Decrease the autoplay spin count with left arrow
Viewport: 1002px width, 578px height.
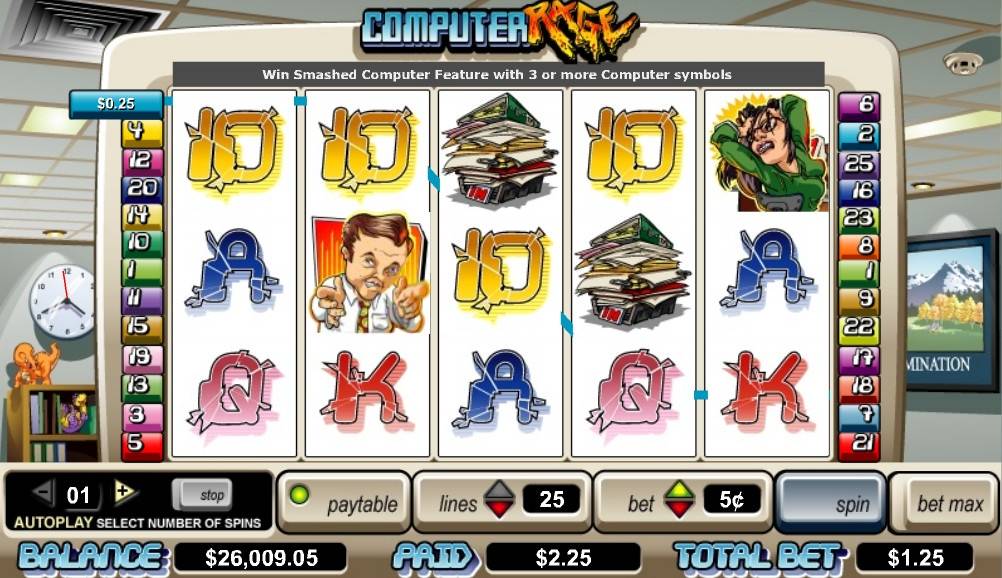click(43, 492)
